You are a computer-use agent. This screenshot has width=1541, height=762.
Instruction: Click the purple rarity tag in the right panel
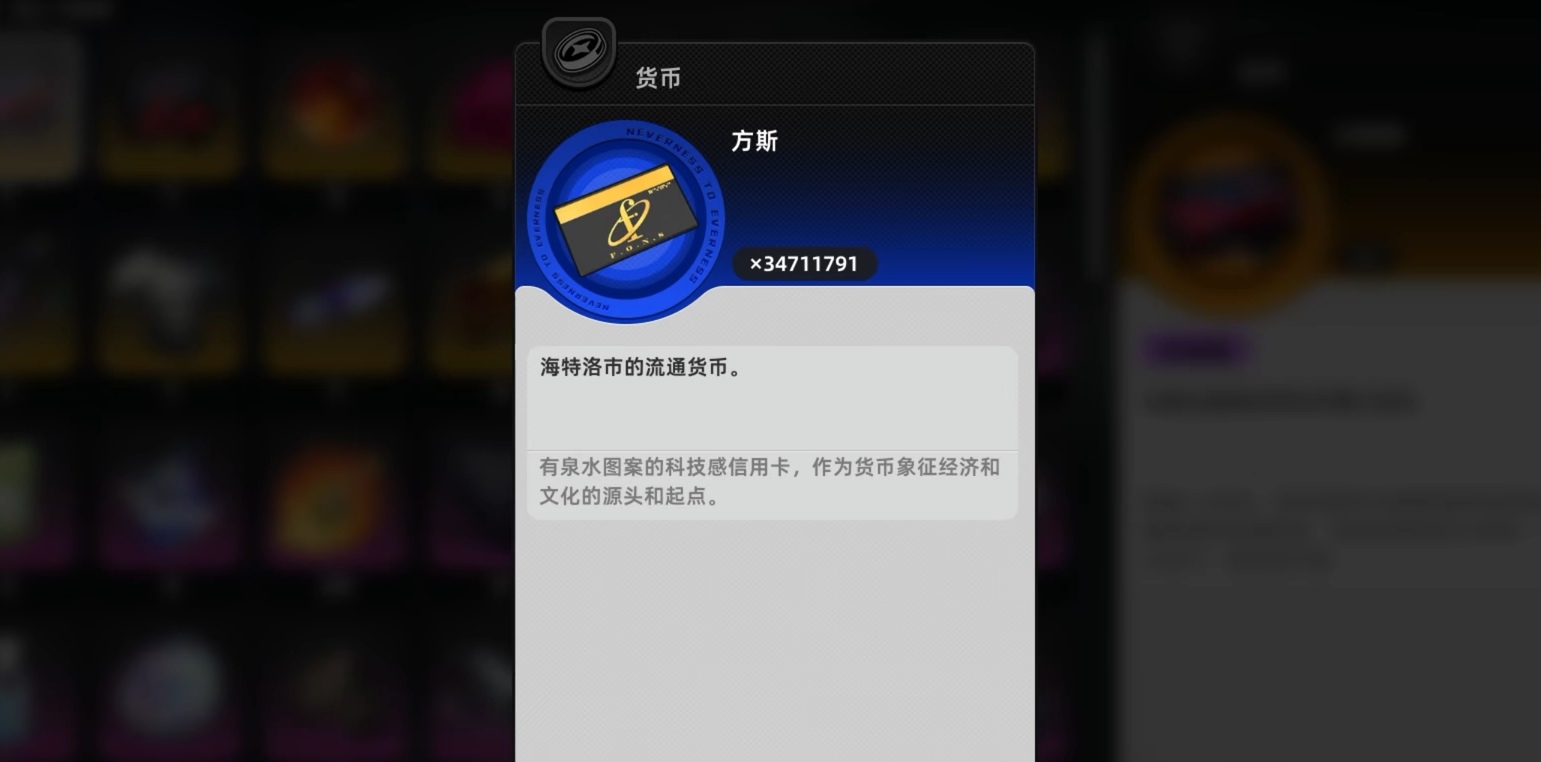pyautogui.click(x=1196, y=351)
